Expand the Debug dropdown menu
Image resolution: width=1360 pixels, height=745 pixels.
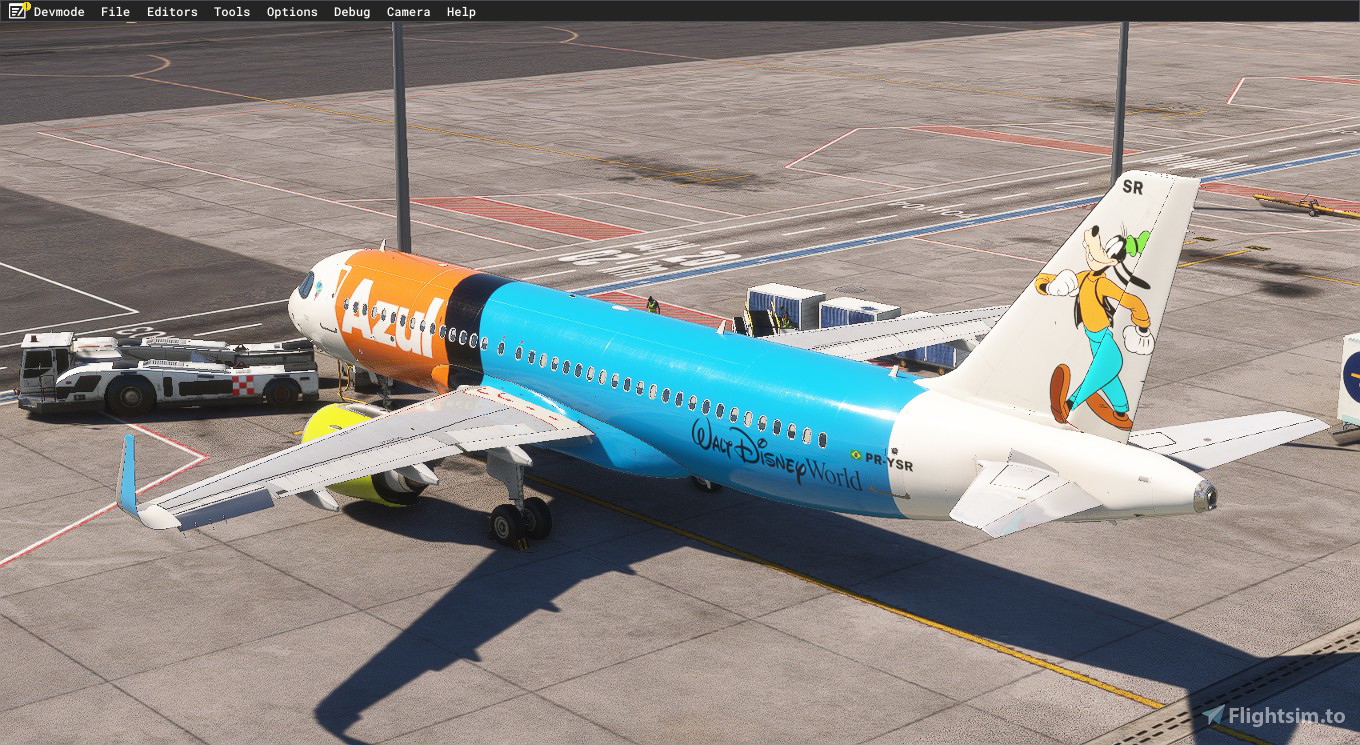[x=352, y=11]
